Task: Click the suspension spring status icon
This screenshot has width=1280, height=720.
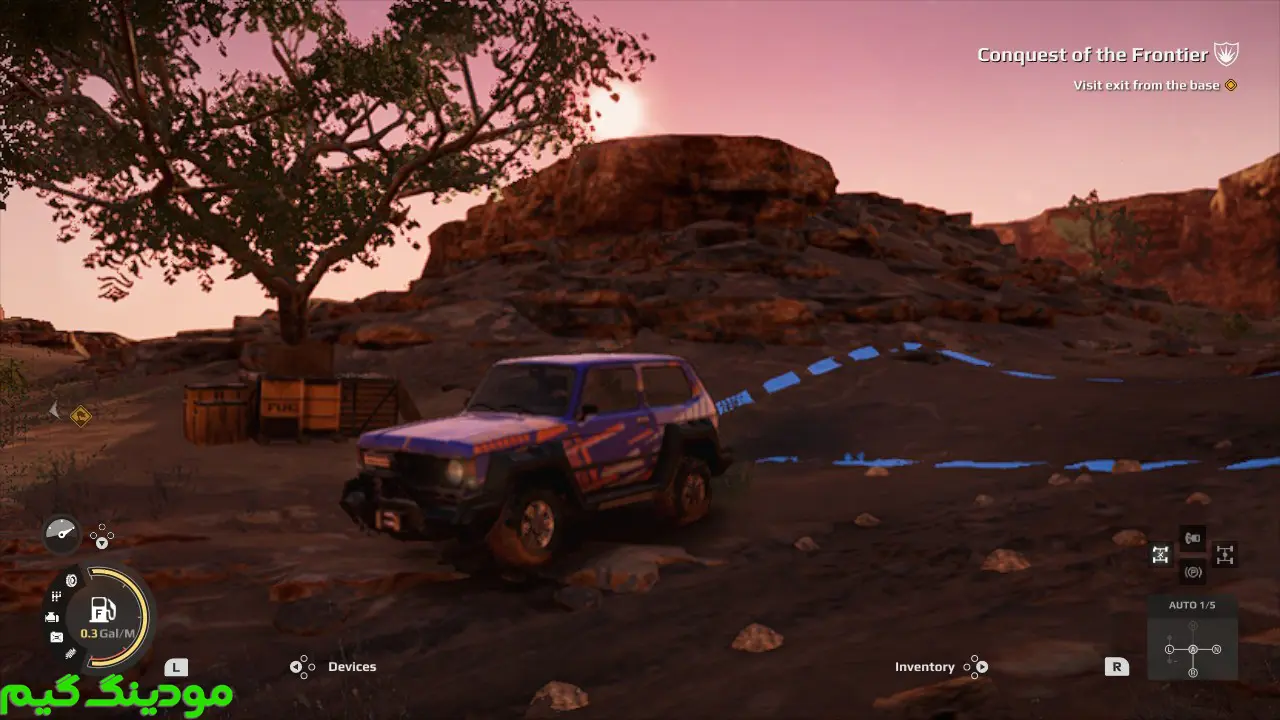Action: click(x=70, y=653)
